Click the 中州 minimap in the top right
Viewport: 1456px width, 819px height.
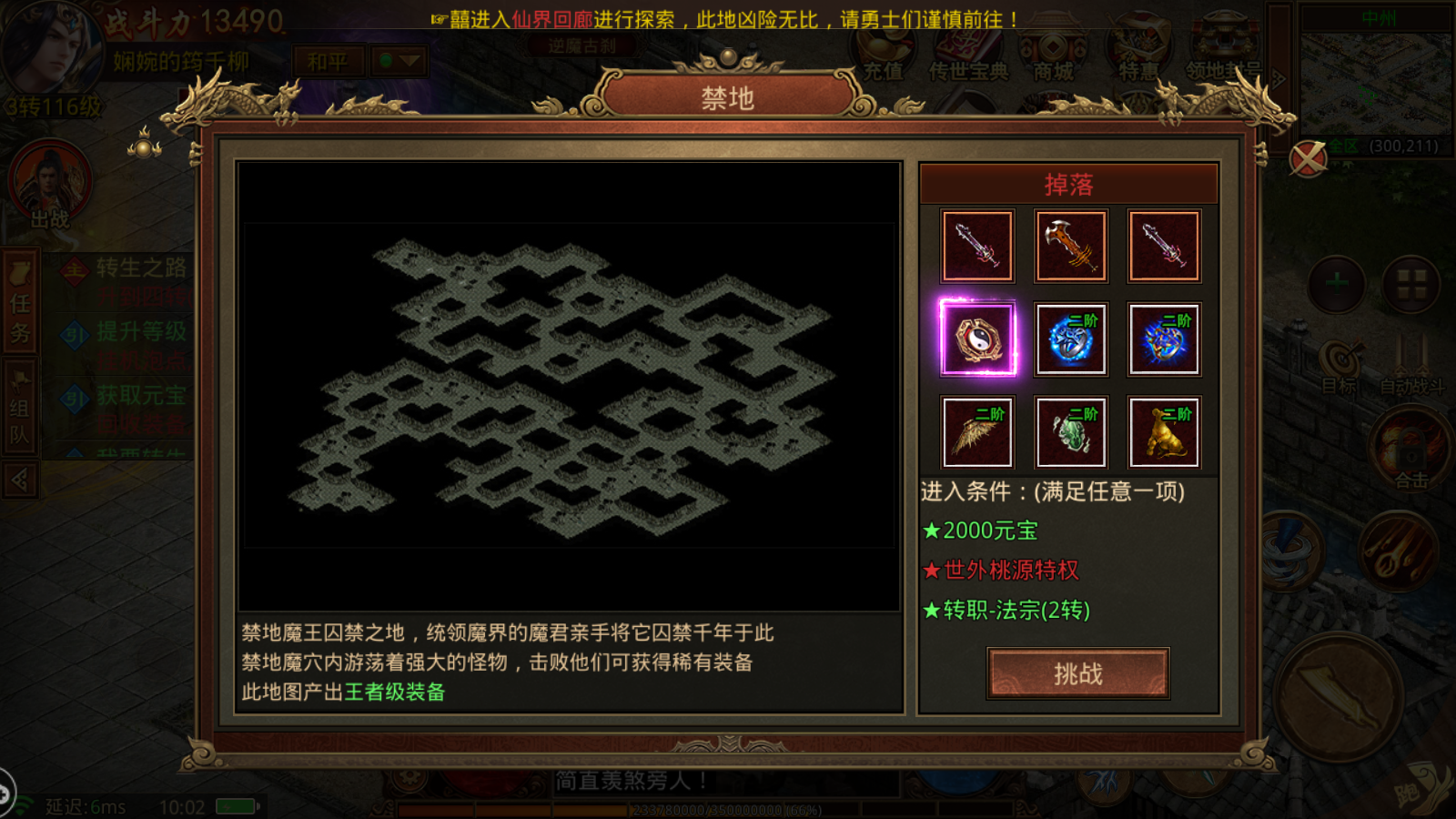(1376, 82)
